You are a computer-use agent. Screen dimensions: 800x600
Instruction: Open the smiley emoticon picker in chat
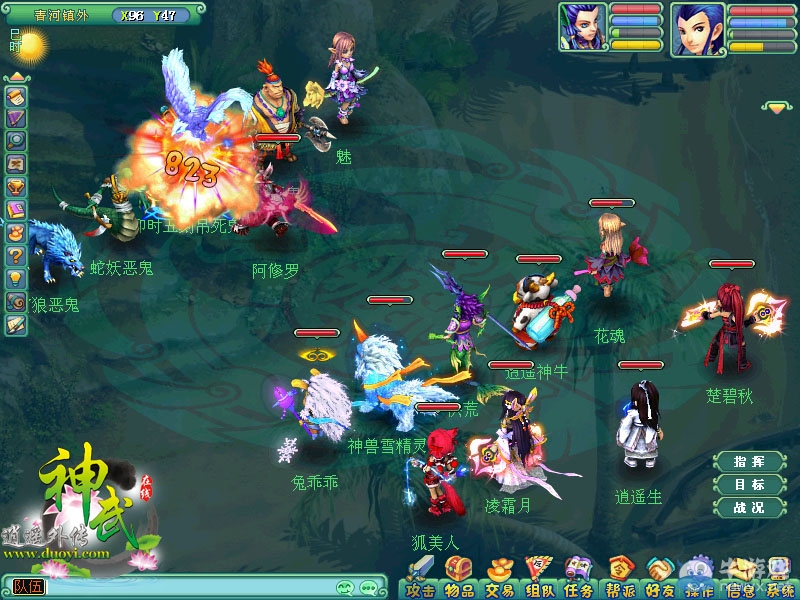tap(346, 587)
